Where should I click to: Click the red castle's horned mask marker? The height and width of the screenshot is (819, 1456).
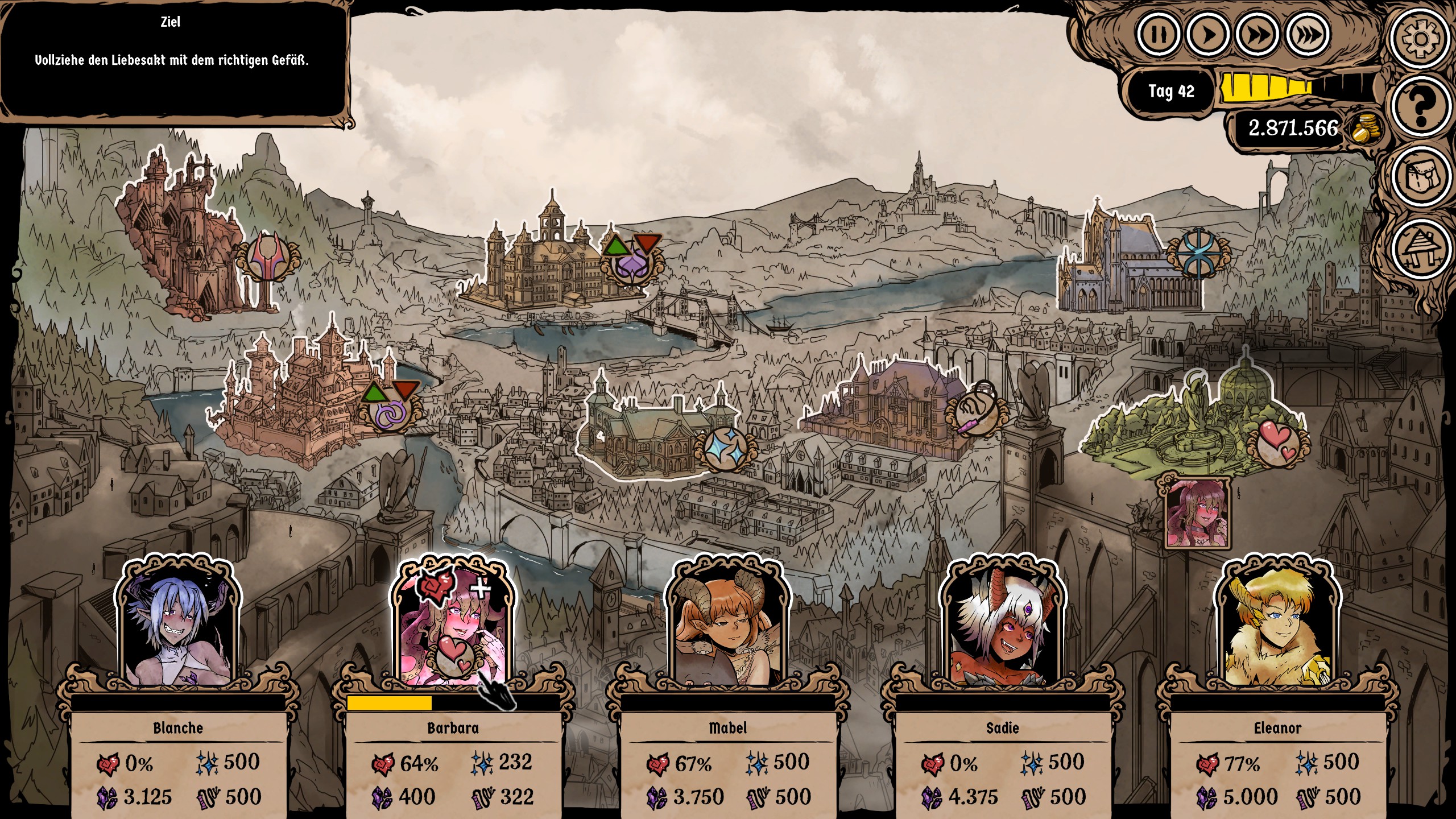click(x=267, y=257)
